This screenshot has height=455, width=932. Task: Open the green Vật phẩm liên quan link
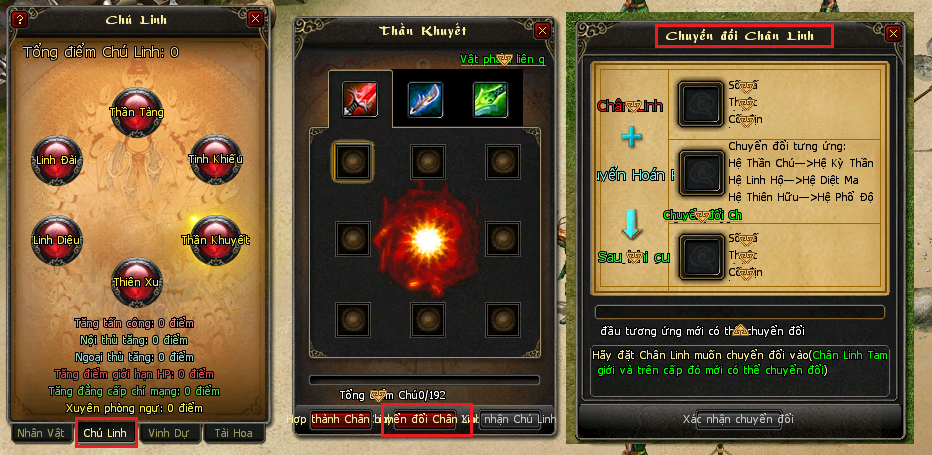502,59
